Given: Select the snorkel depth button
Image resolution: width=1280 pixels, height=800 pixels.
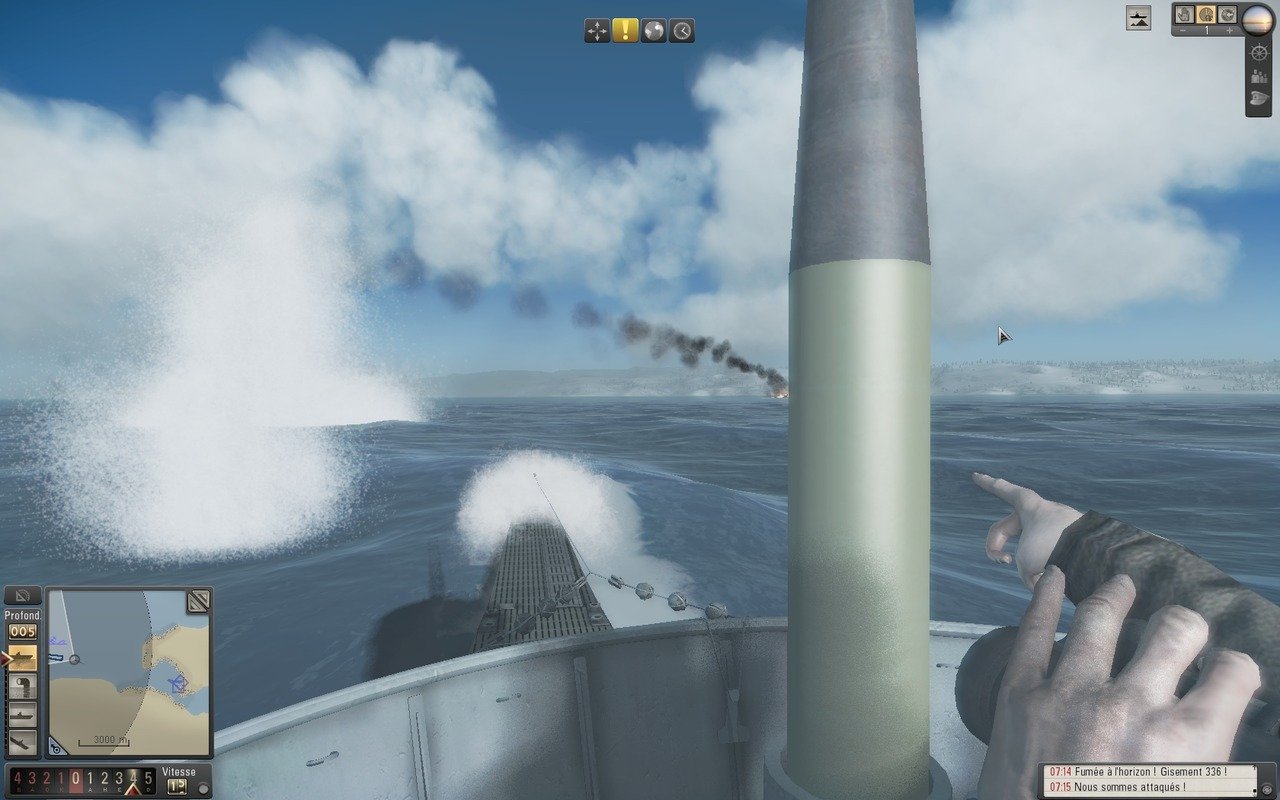Looking at the screenshot, I should click(22, 686).
